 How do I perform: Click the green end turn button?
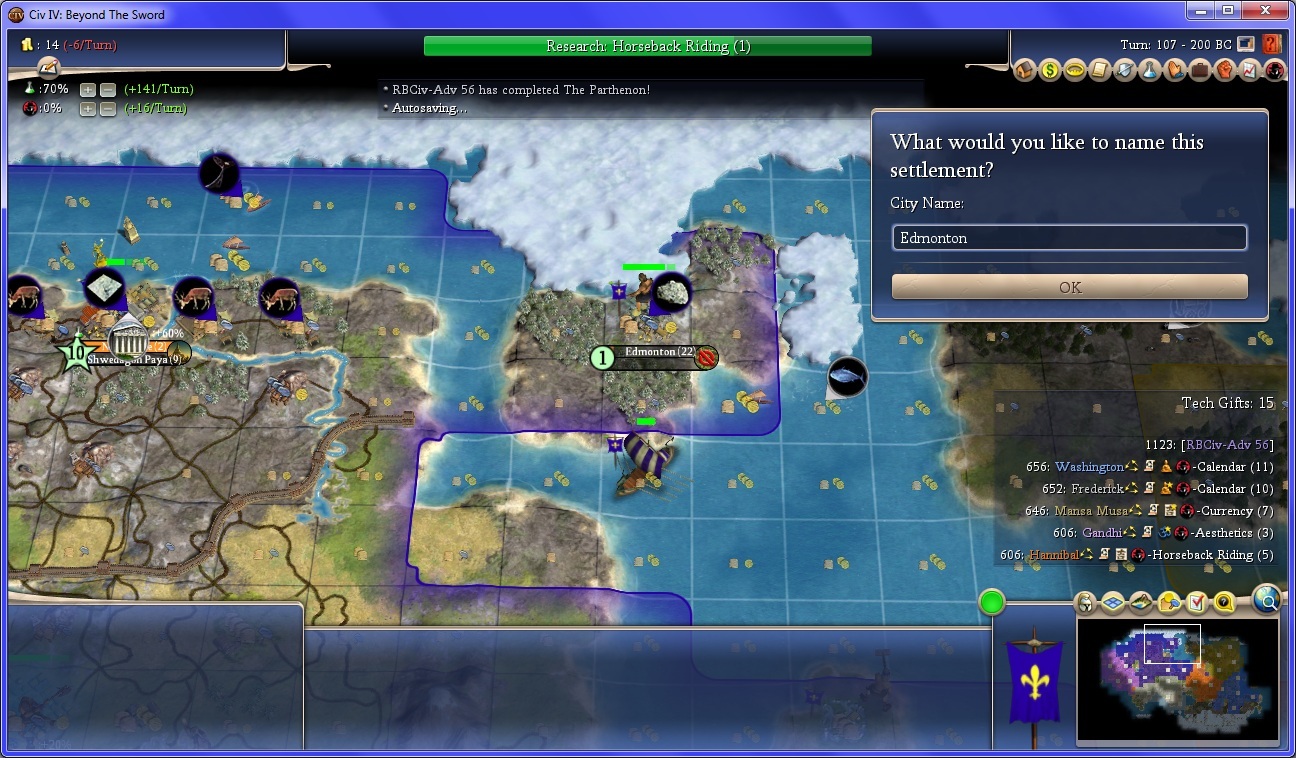(x=992, y=602)
